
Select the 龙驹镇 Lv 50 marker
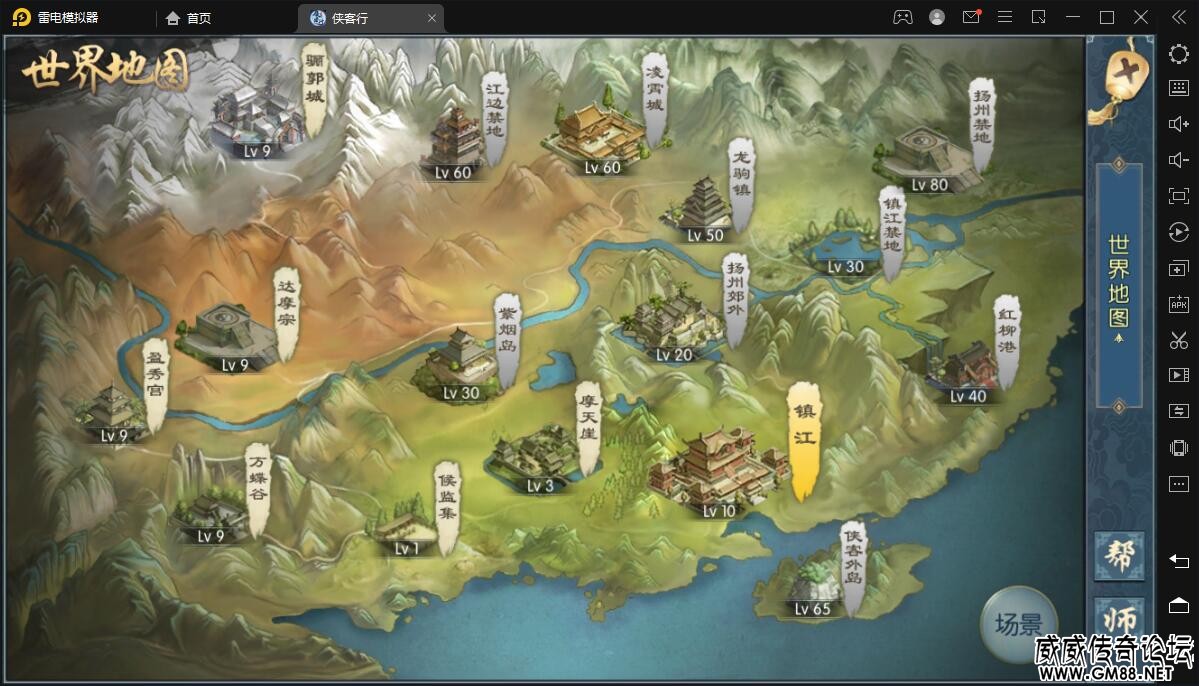706,208
